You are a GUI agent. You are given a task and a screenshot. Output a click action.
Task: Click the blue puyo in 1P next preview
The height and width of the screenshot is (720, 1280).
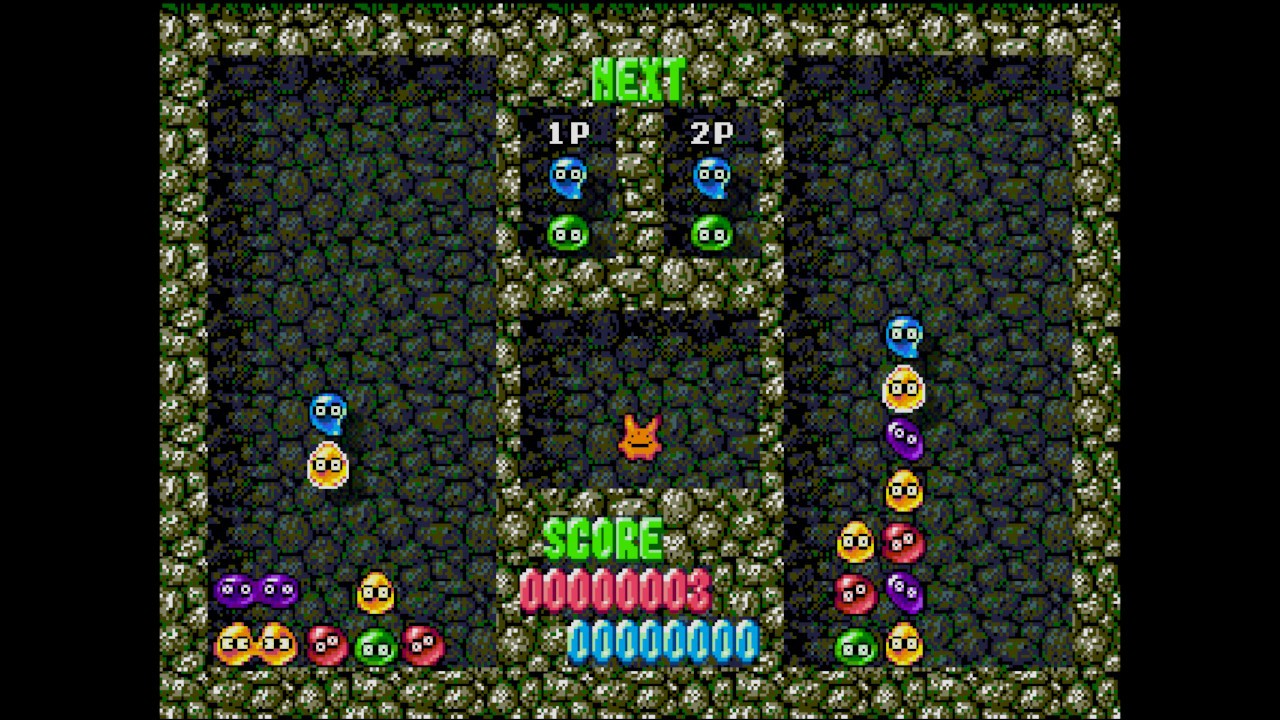[x=568, y=177]
